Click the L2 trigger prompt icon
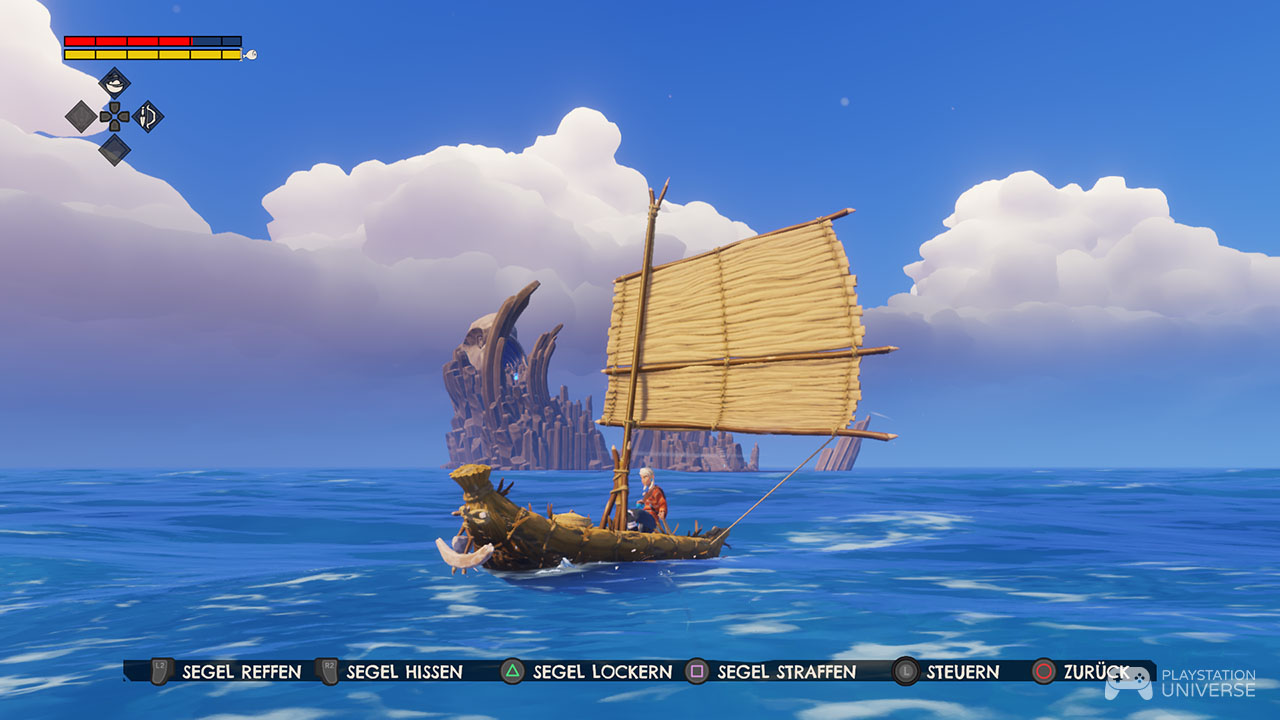Image resolution: width=1280 pixels, height=720 pixels. point(161,672)
